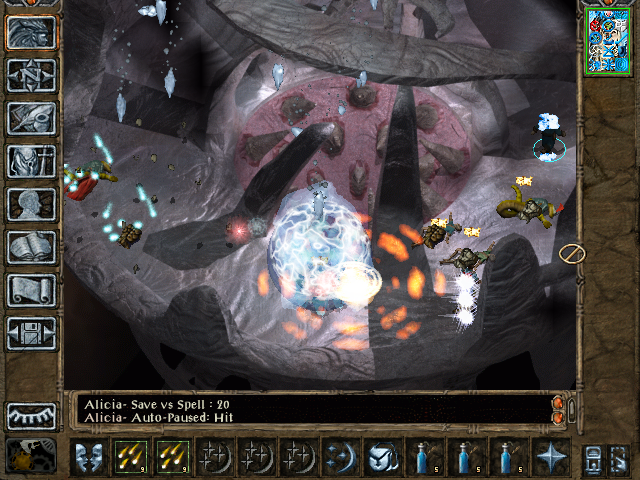Open the journal screen
Viewport: 640px width, 480px height.
coord(31,118)
